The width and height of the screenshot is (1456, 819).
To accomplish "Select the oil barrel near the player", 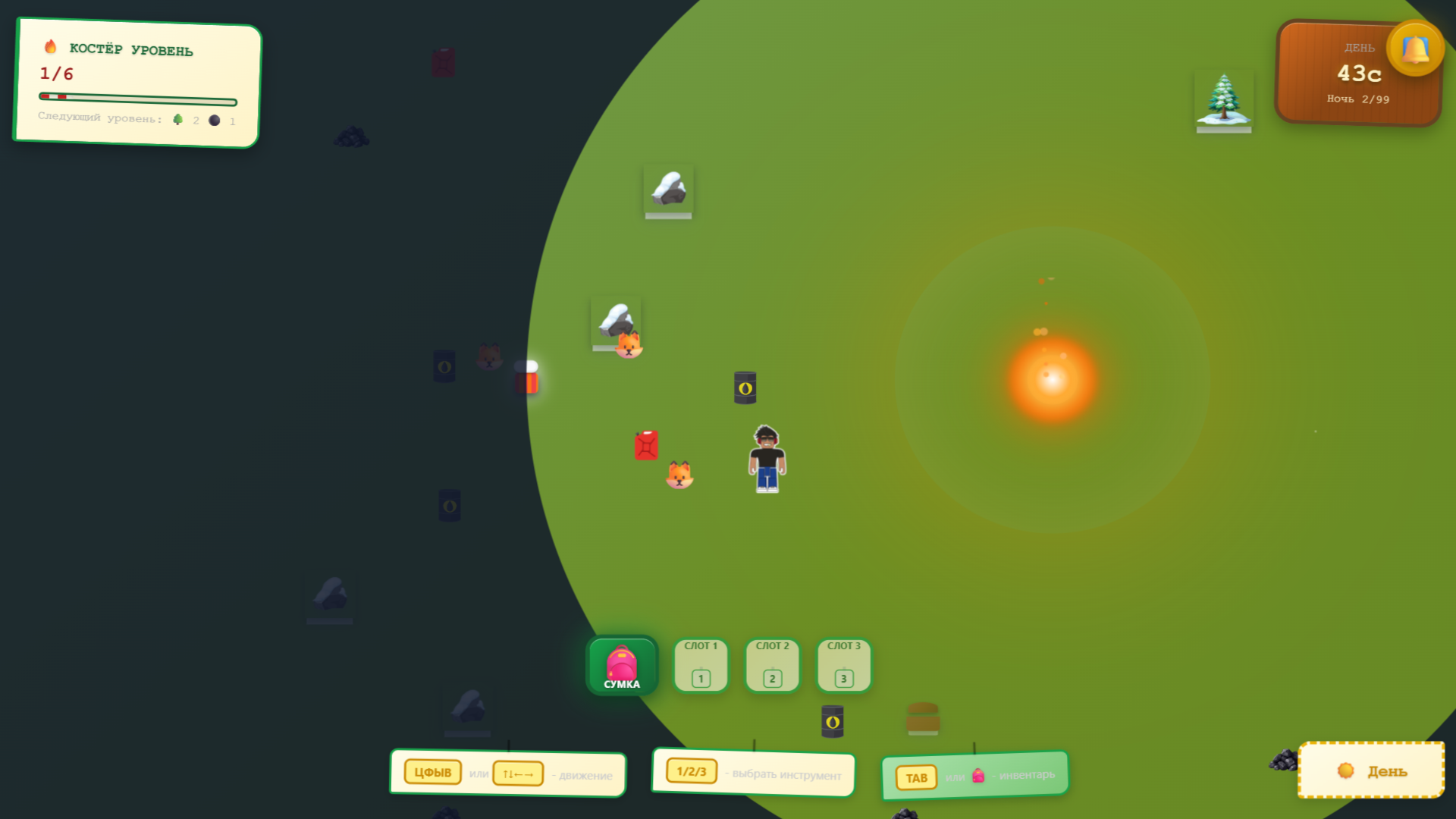I will click(x=744, y=387).
